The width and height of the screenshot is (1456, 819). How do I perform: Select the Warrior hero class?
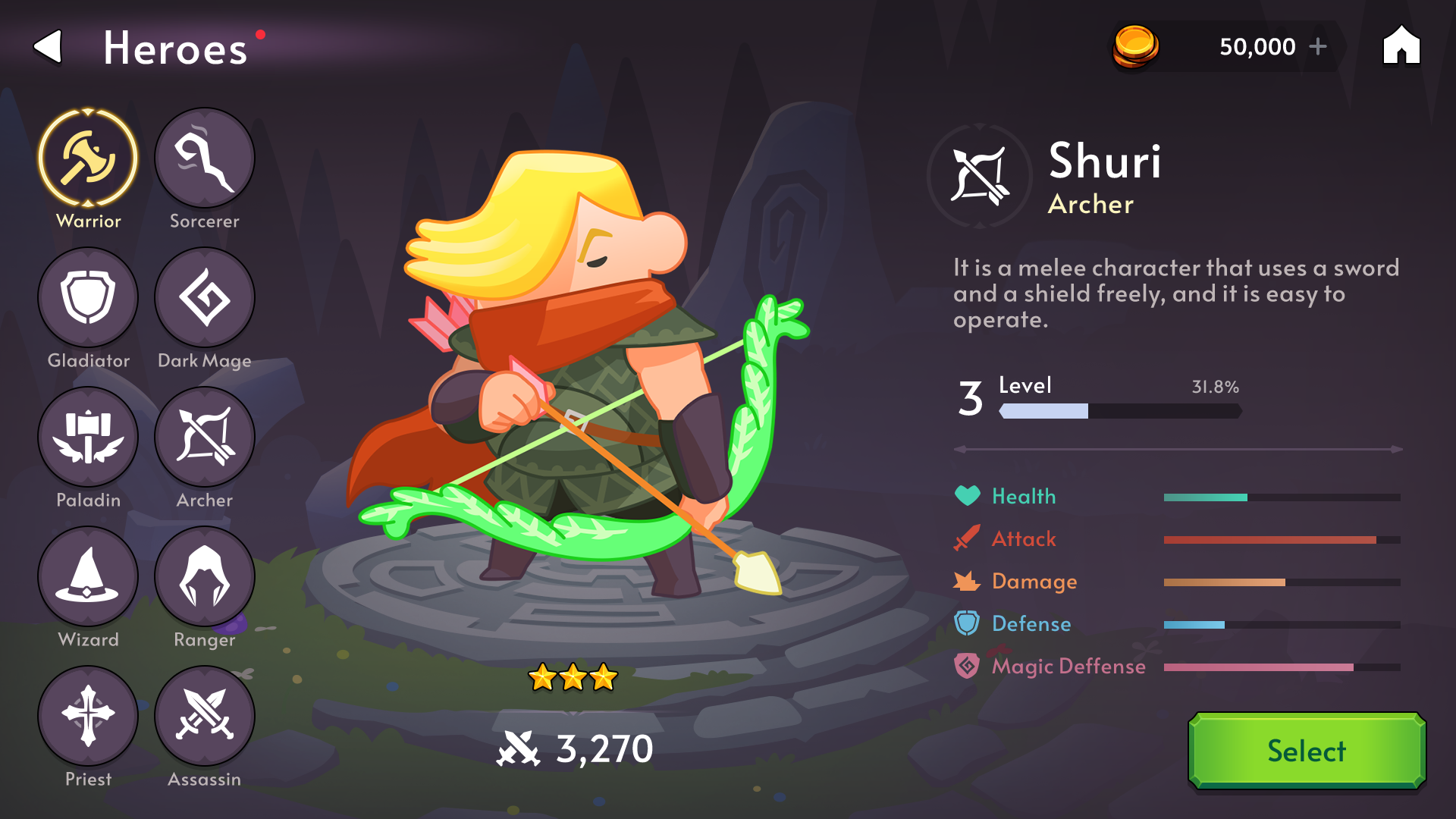[88, 158]
